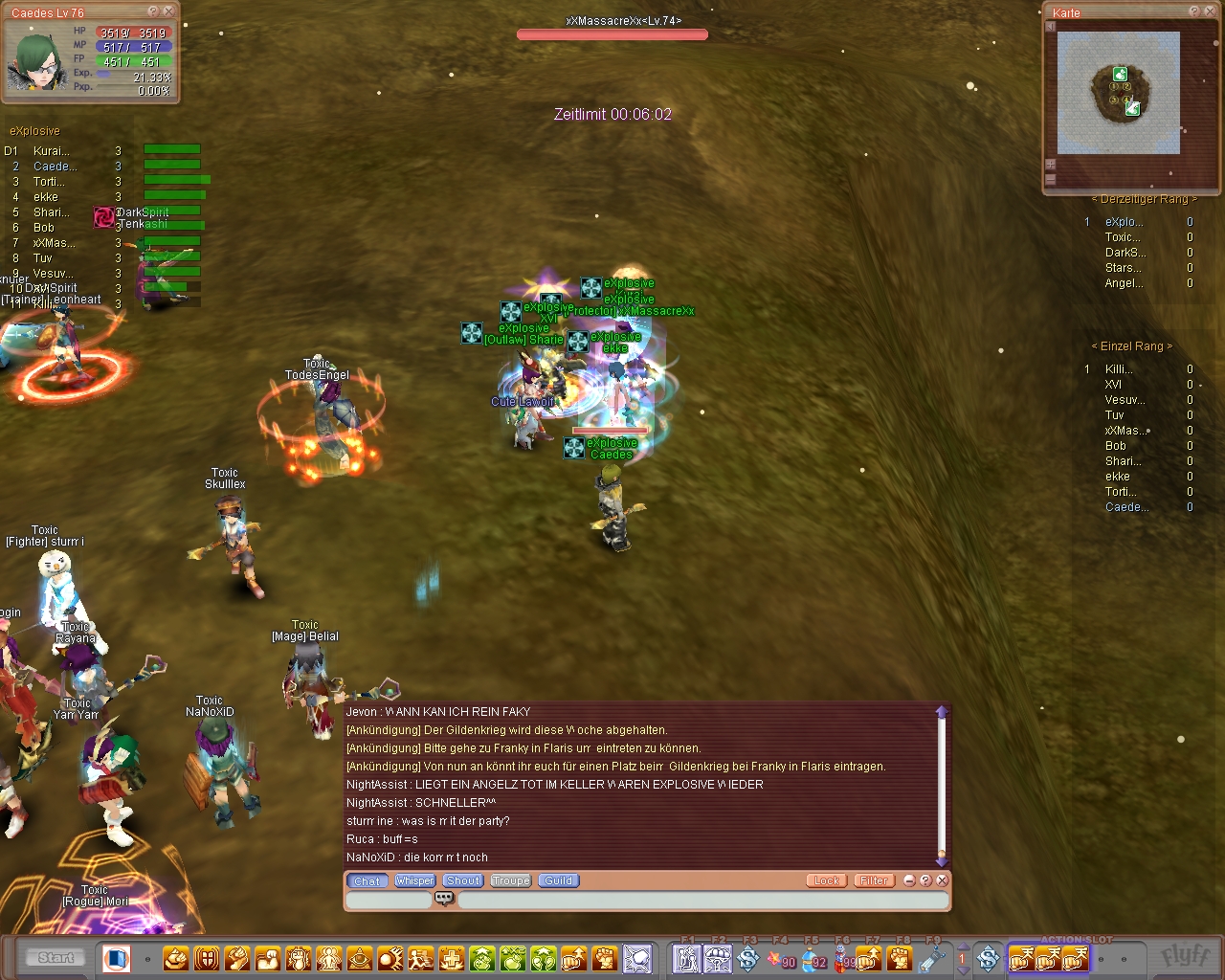The width and height of the screenshot is (1225, 980).
Task: Close the Karte map window
Action: click(x=1209, y=11)
